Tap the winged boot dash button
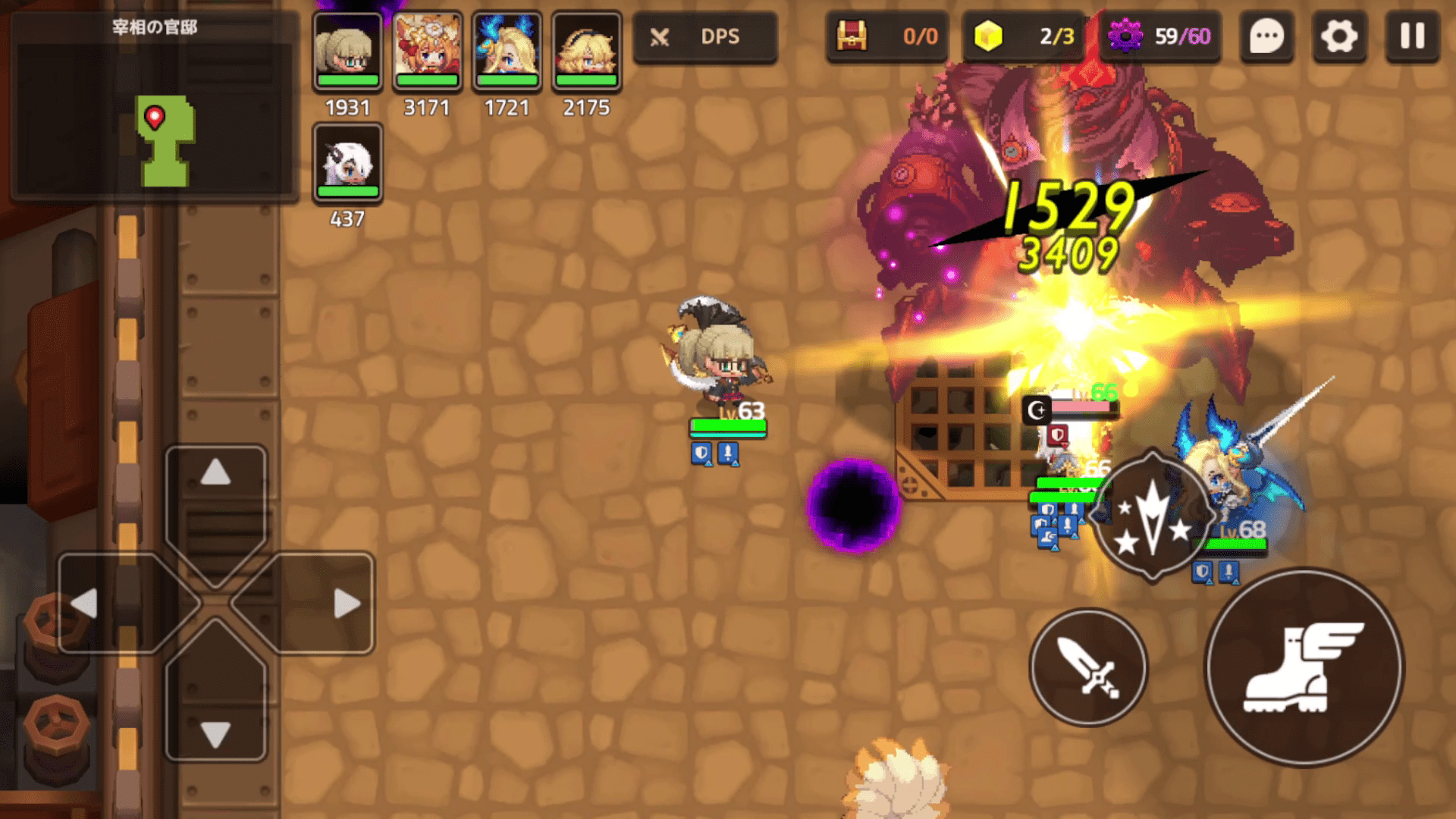The image size is (1456, 819). pyautogui.click(x=1304, y=667)
